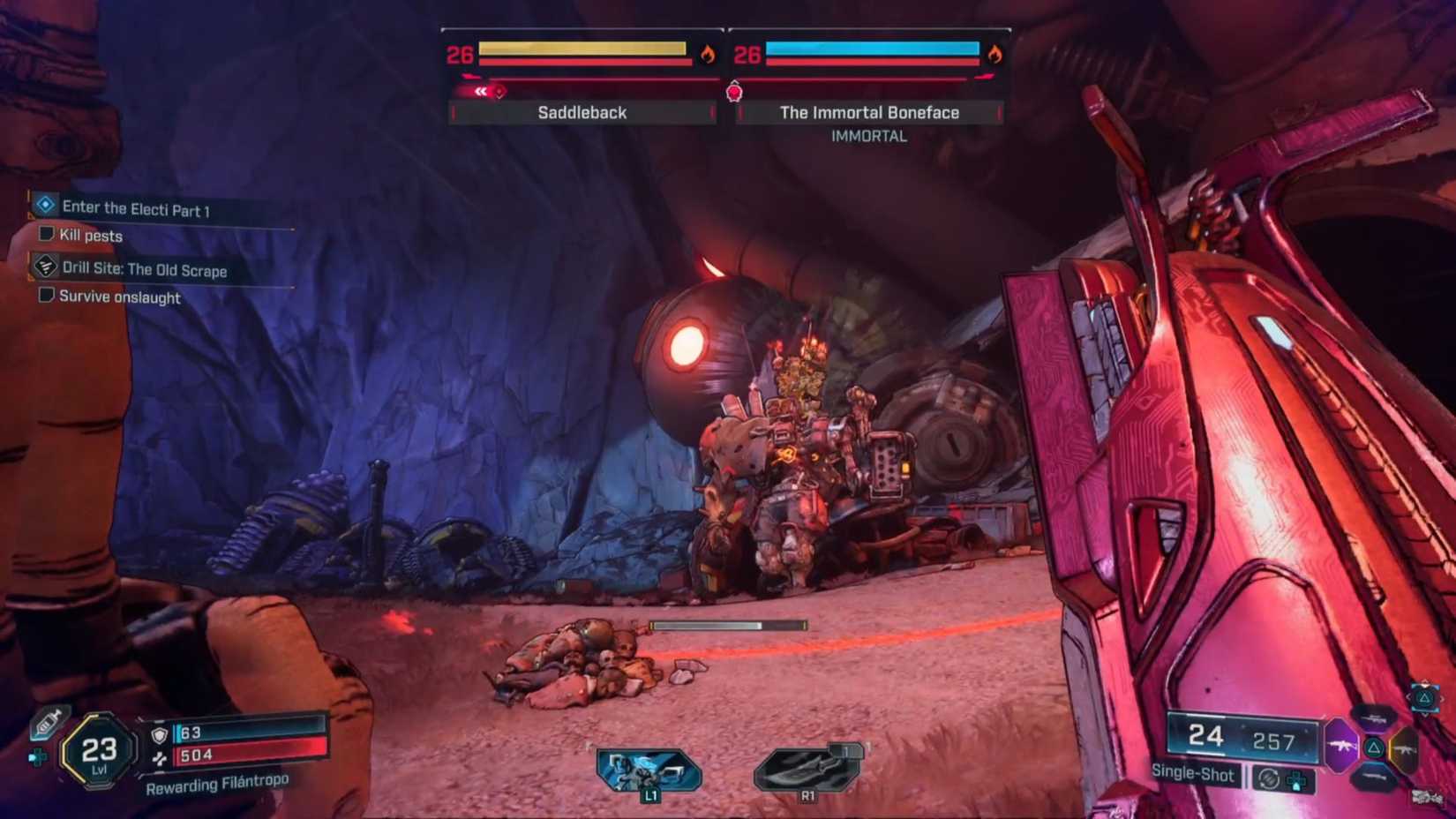Check off the Kill pests objective
This screenshot has height=819, width=1456.
45,236
